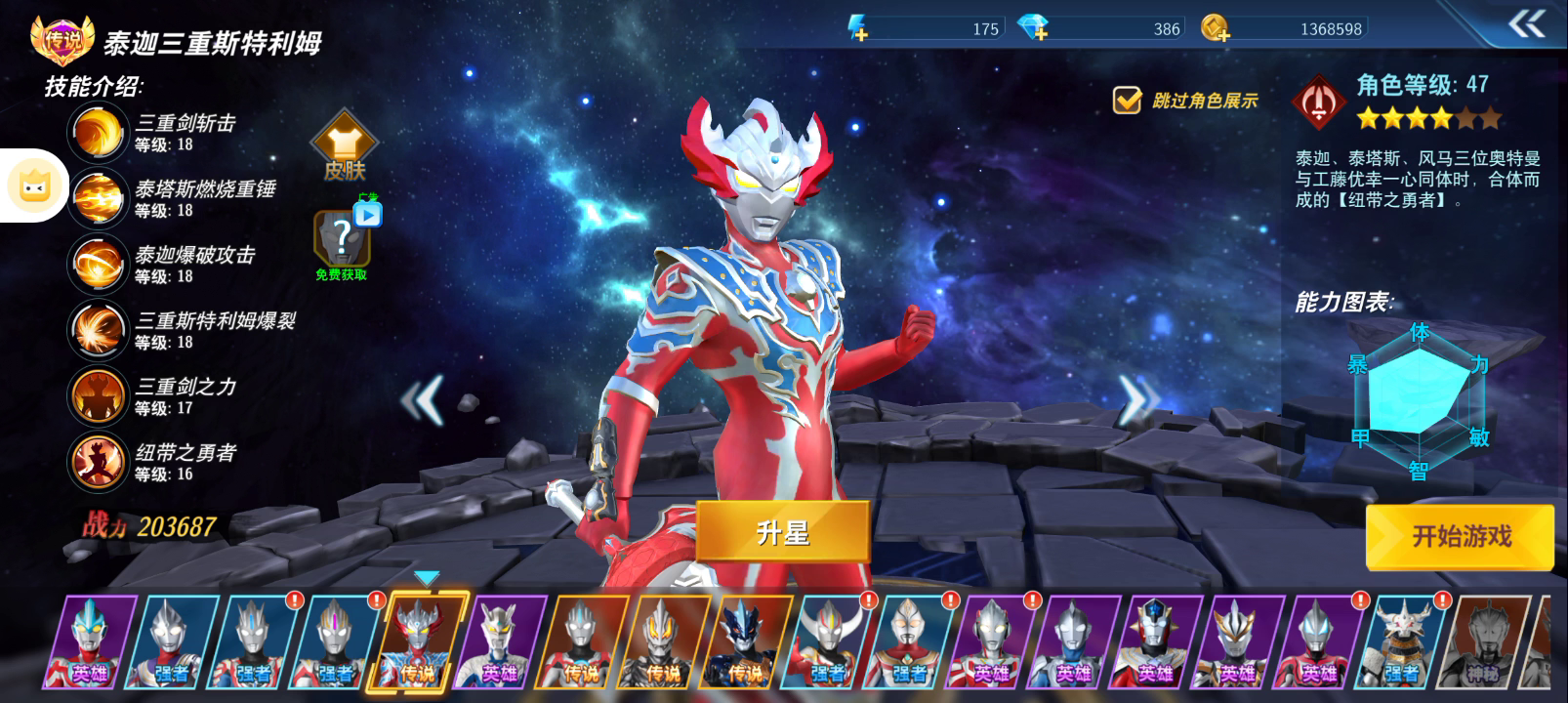Screen dimensions: 1568x703
Task: Inspect the 三重斯特利姆爆裂 skill
Action: (98, 330)
